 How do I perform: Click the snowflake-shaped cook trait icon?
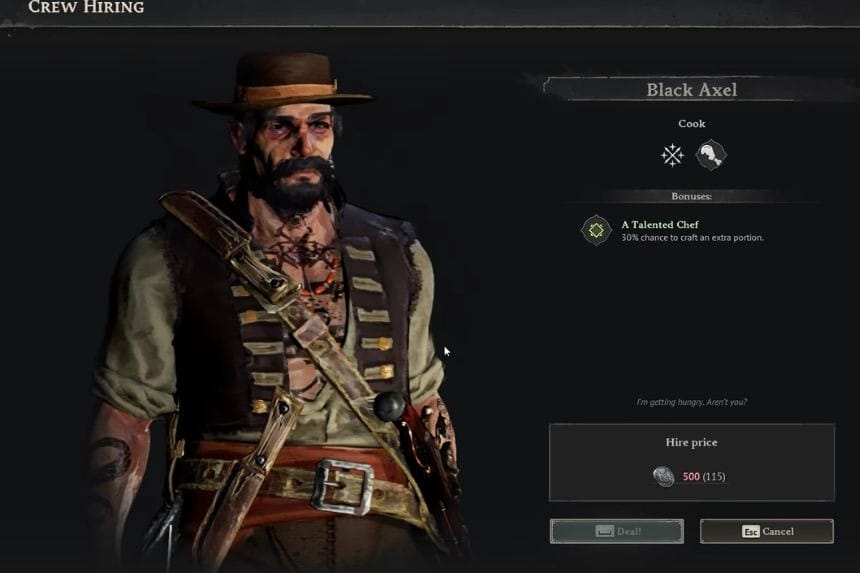coord(672,155)
